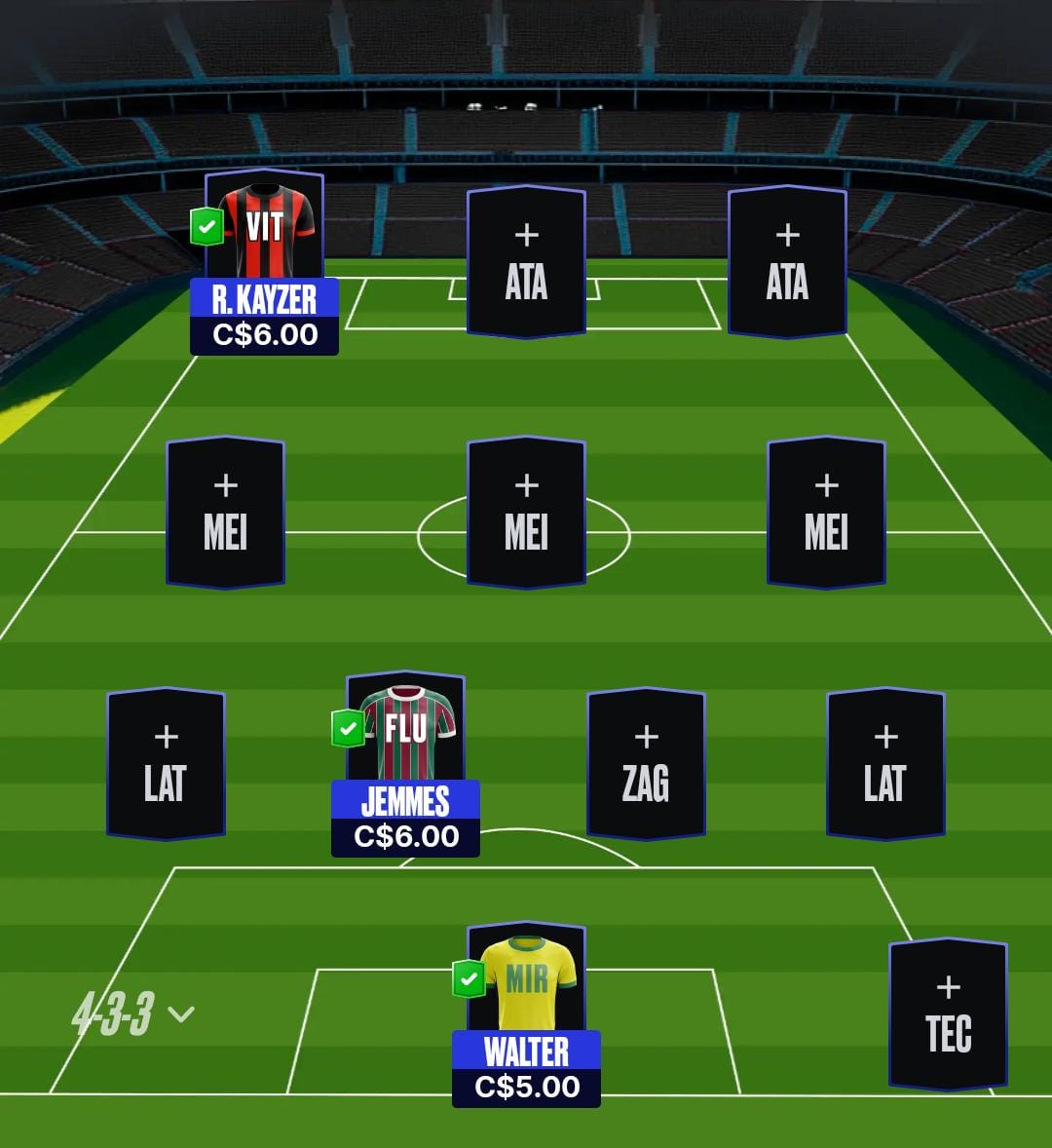
Task: Choose the Walter goalkeeper card
Action: [x=526, y=1014]
